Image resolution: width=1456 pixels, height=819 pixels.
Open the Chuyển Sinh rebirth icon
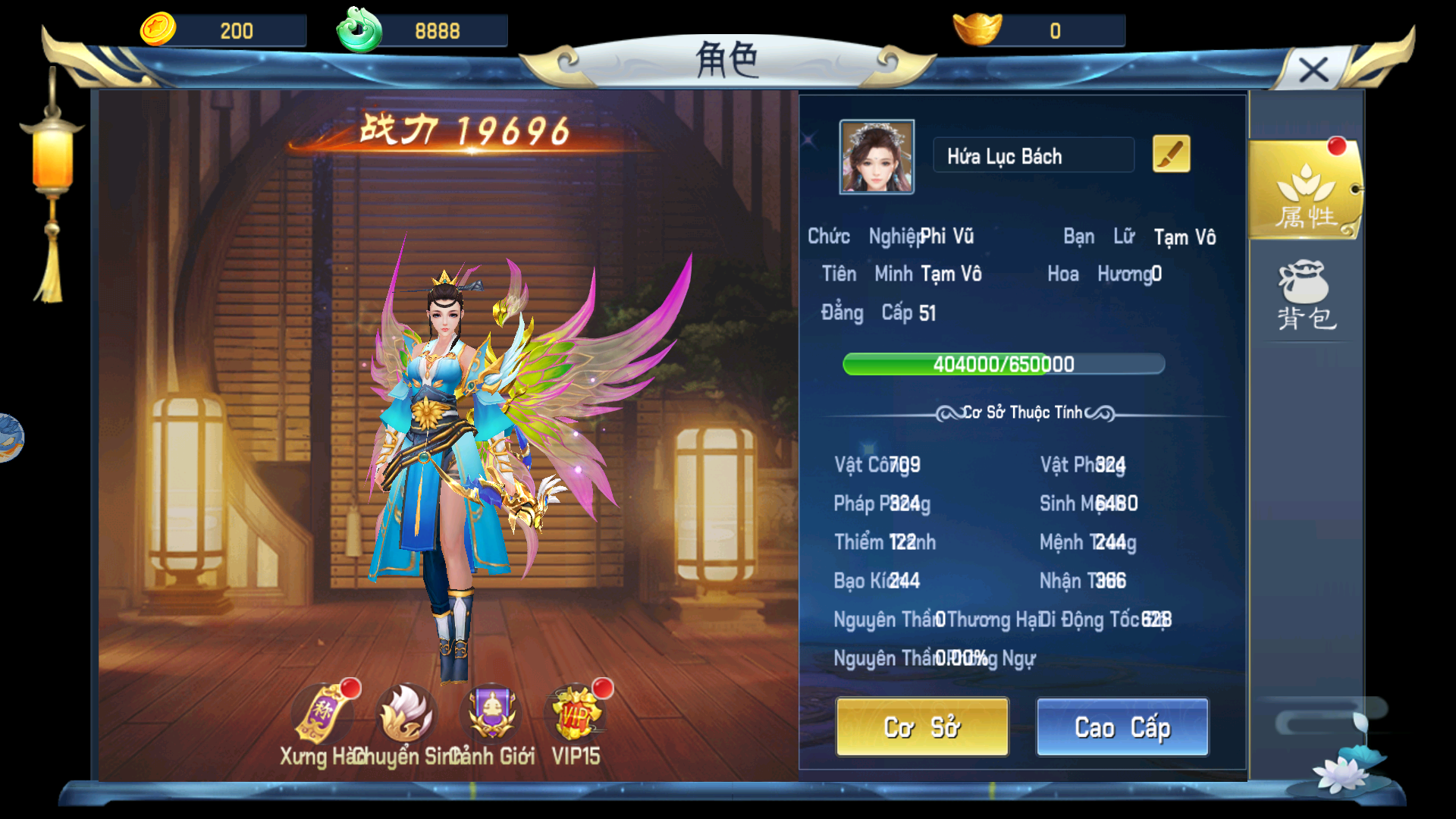(x=407, y=714)
